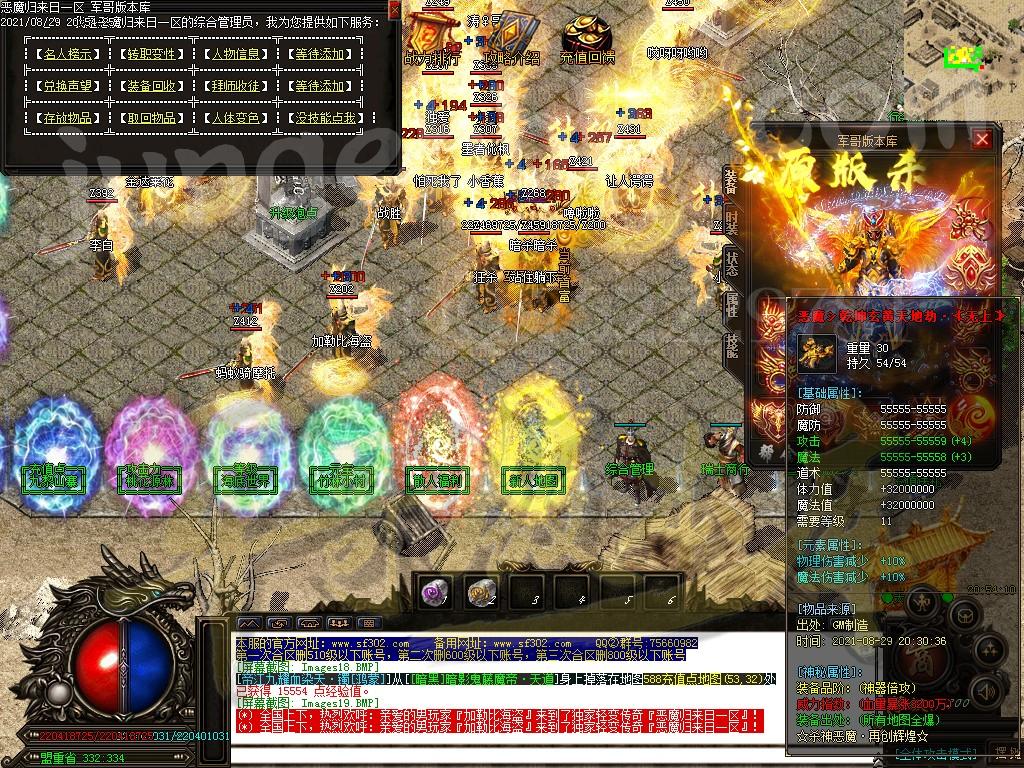This screenshot has height=768, width=1024.
Task: Switch to the 时装 fashion tab
Action: point(731,222)
